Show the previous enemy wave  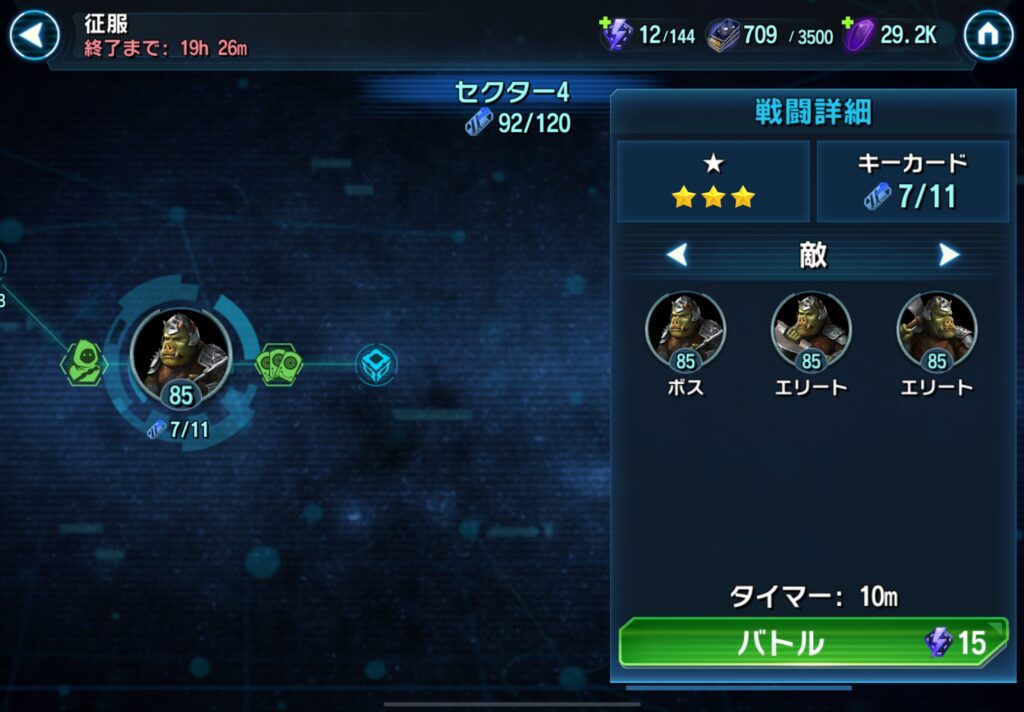(x=677, y=256)
